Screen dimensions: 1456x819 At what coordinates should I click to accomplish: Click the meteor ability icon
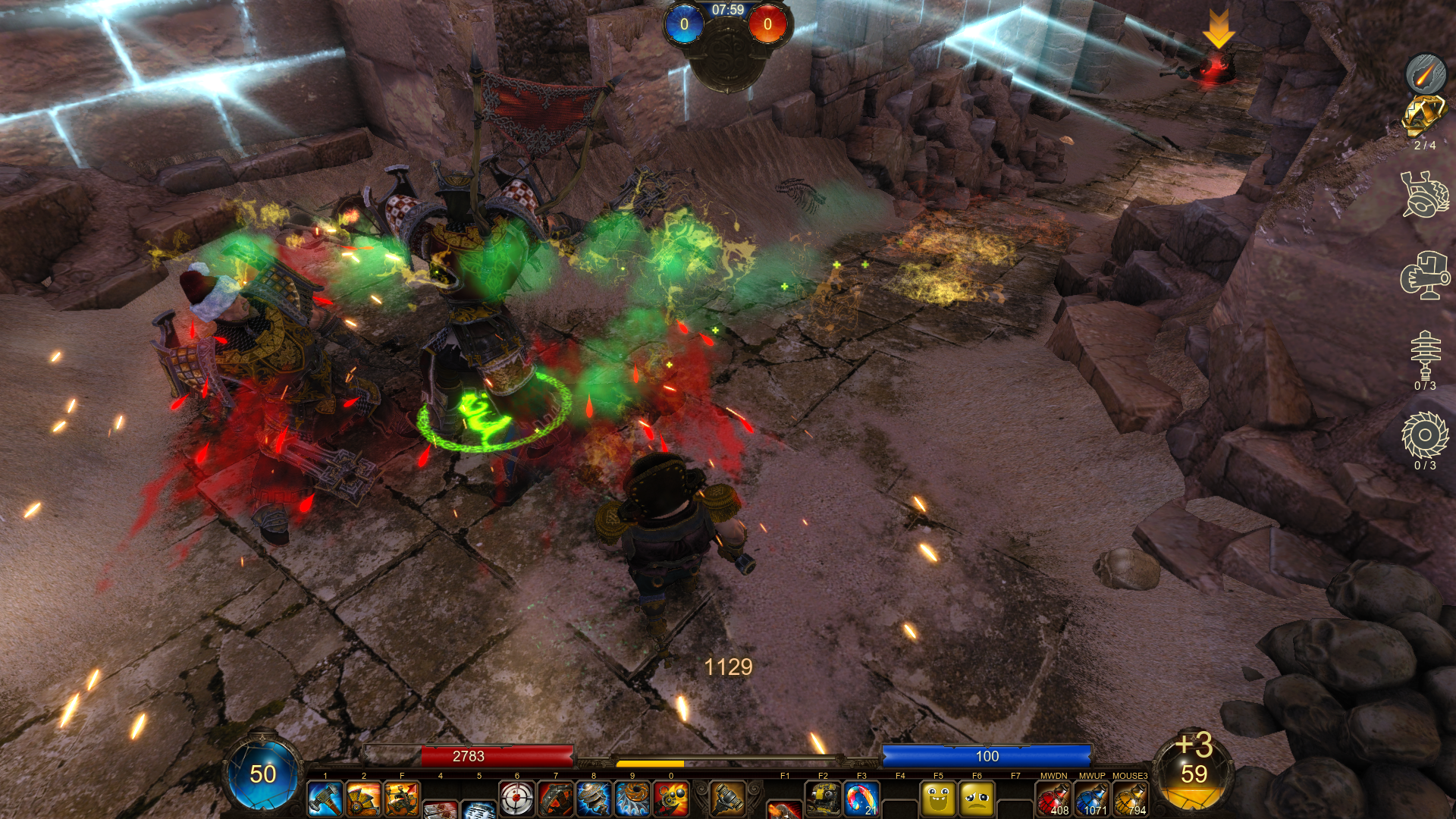[1426, 74]
